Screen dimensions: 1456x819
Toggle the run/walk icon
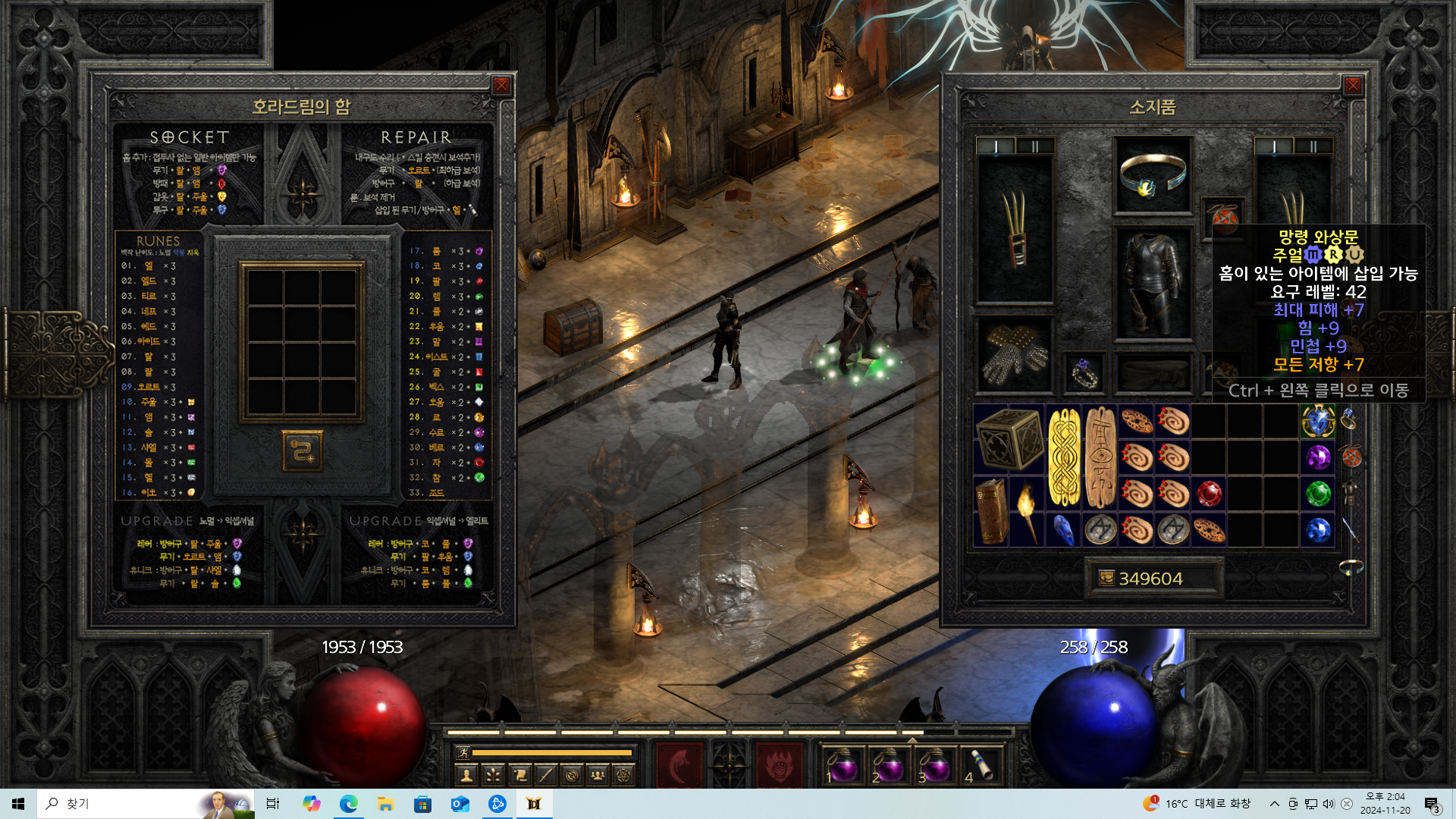[463, 752]
